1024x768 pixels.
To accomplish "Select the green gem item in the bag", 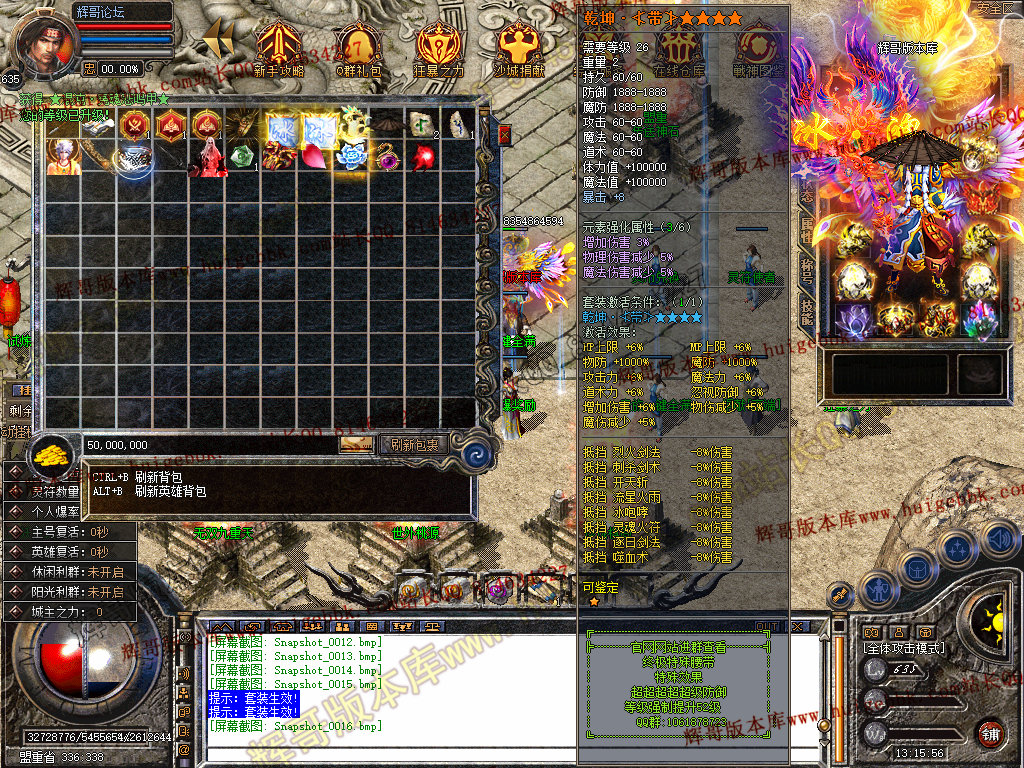I will (x=243, y=158).
